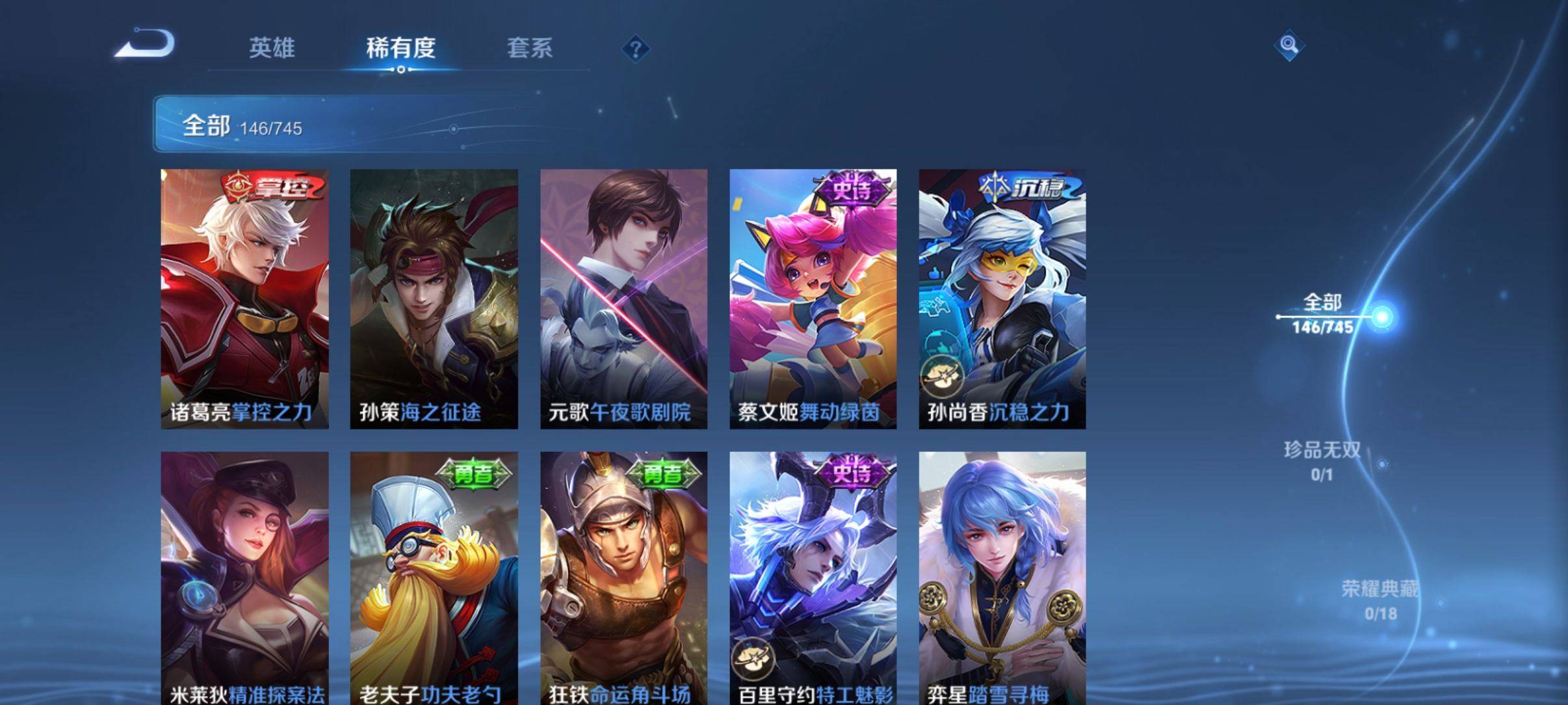Filter by 珍品无双 rarity
Image resolution: width=1568 pixels, height=705 pixels.
pyautogui.click(x=1322, y=460)
